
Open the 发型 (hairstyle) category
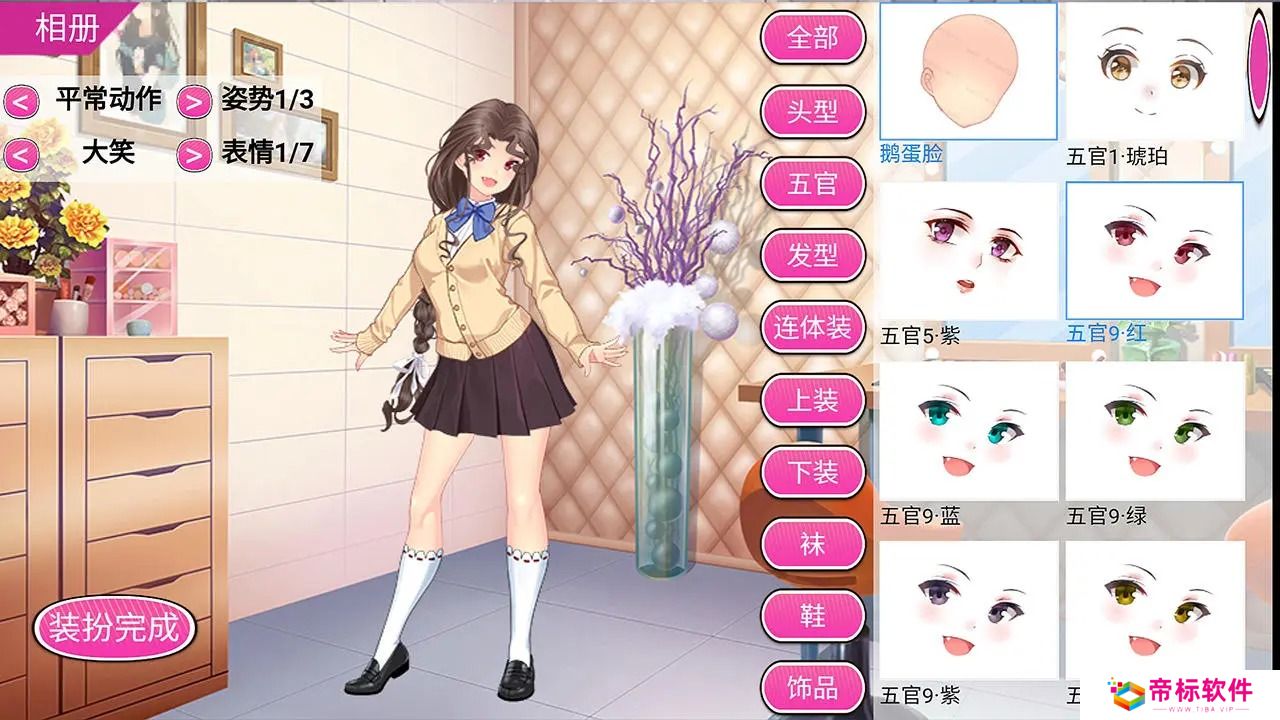click(x=813, y=256)
